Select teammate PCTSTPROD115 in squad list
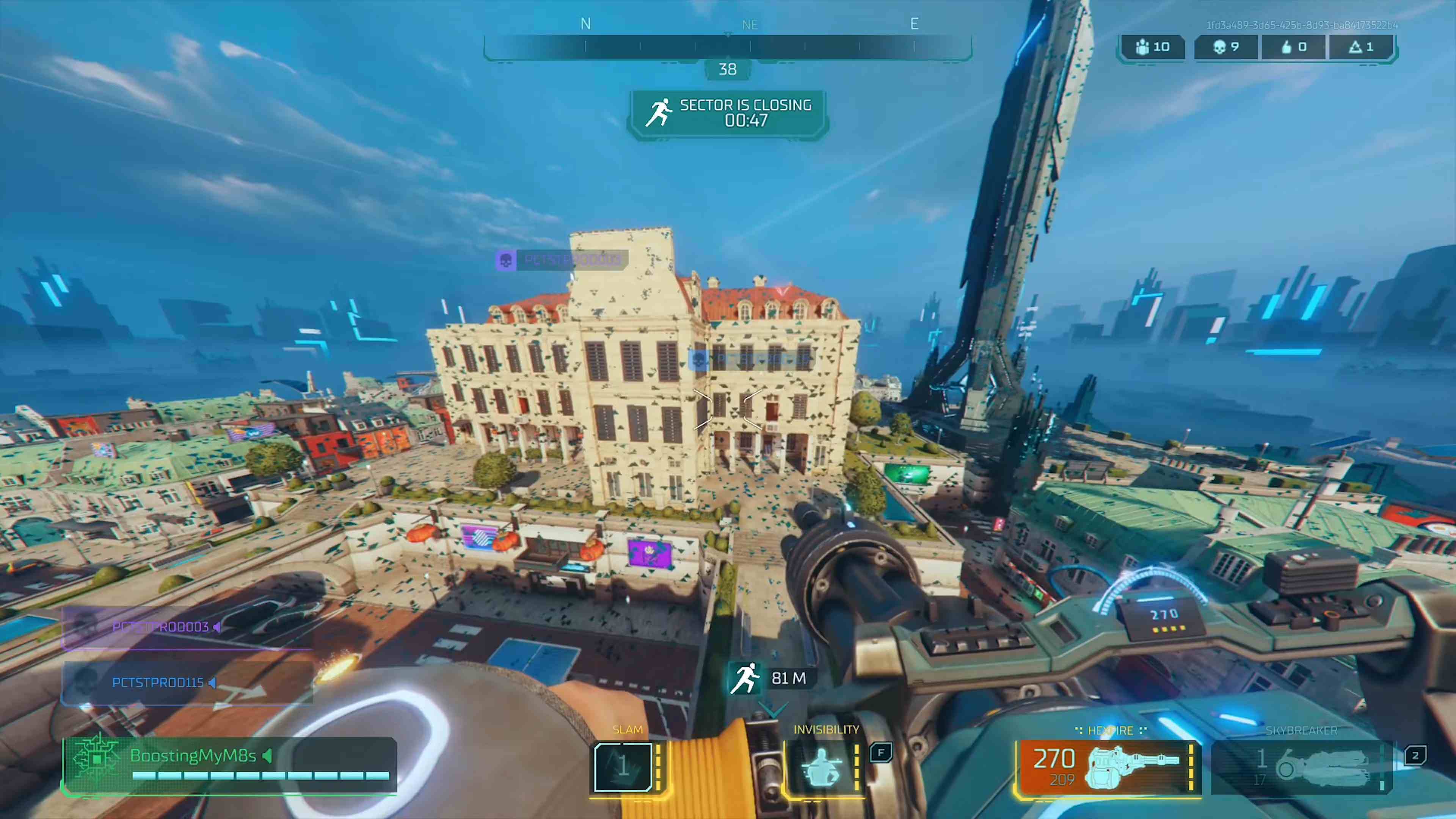1456x819 pixels. coord(187,683)
